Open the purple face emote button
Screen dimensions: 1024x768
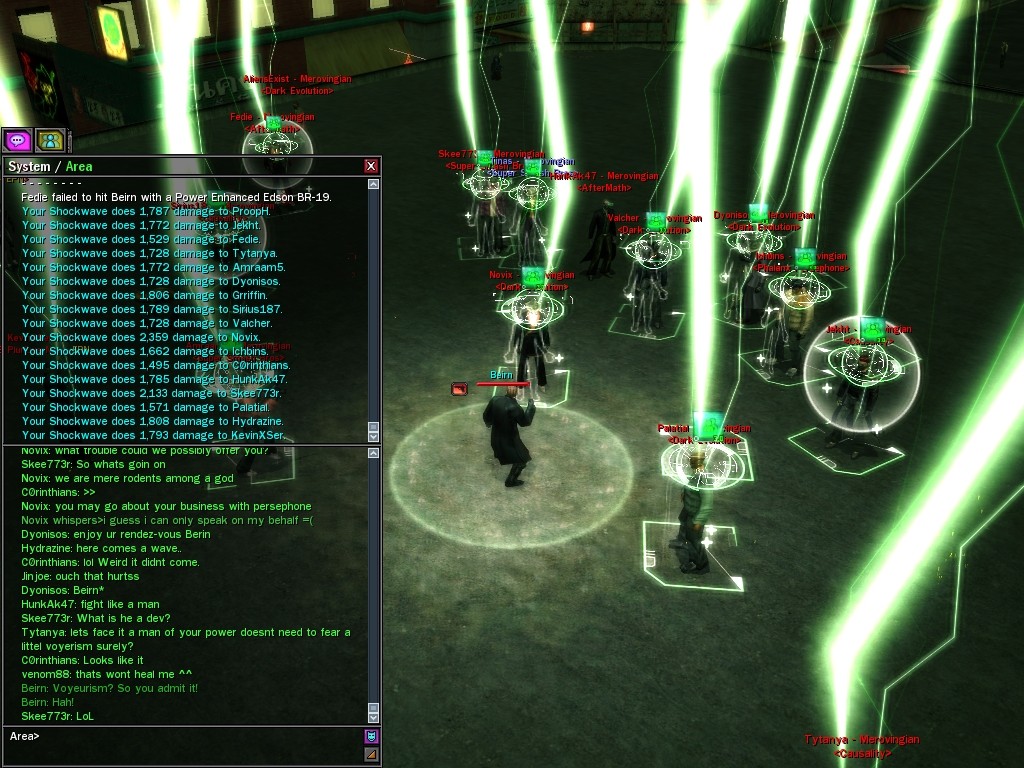coord(371,737)
